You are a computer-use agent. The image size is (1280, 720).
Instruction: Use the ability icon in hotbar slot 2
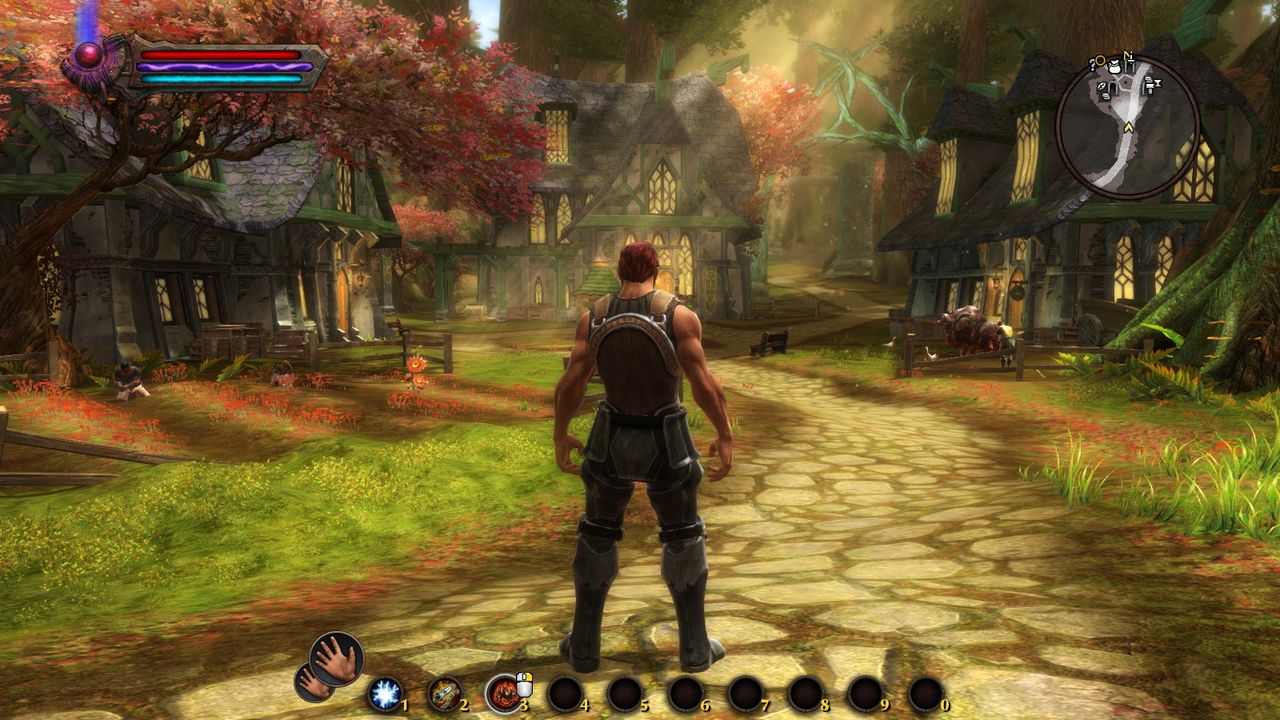point(444,693)
